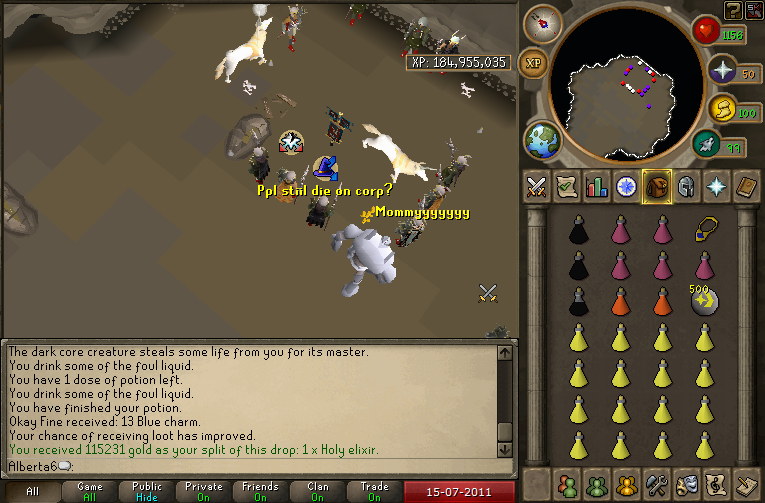The width and height of the screenshot is (765, 503).
Task: Switch to the Task list tab
Action: pyautogui.click(x=567, y=187)
